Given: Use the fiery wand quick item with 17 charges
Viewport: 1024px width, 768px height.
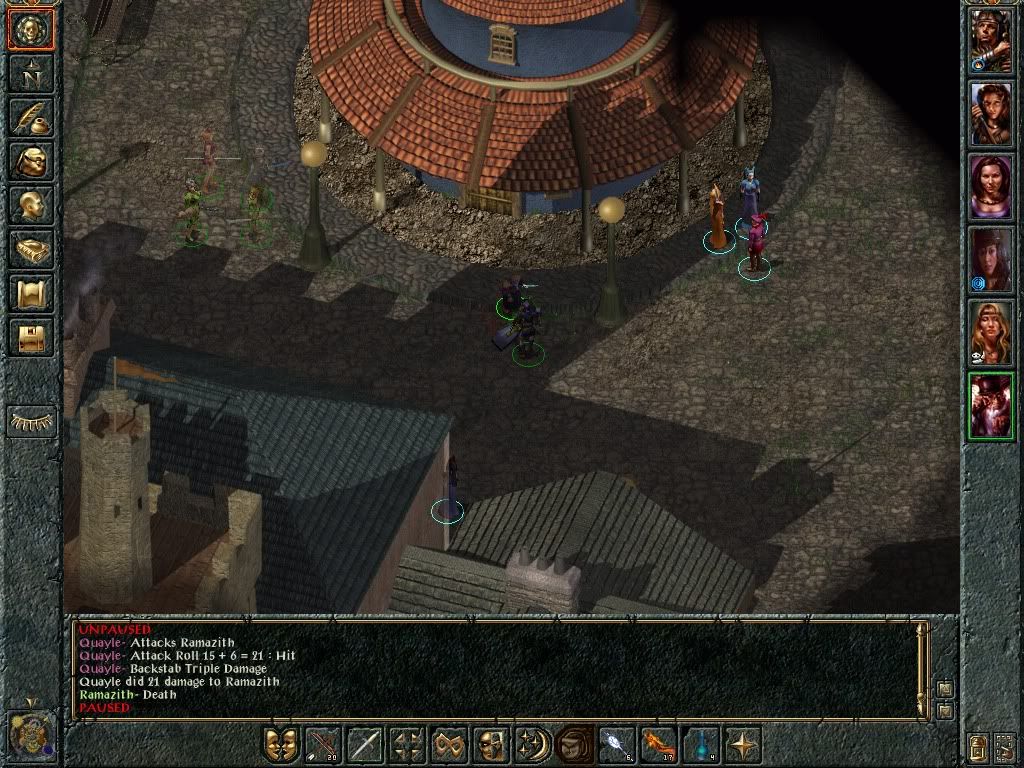Looking at the screenshot, I should click(659, 745).
